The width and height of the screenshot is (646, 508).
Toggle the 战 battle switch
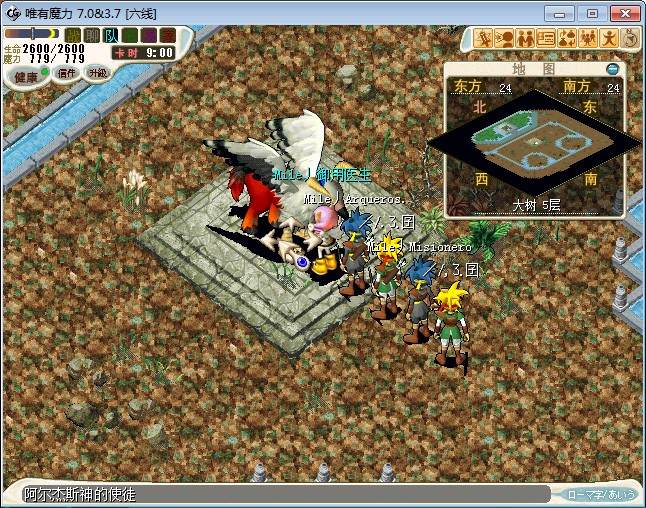coord(73,35)
